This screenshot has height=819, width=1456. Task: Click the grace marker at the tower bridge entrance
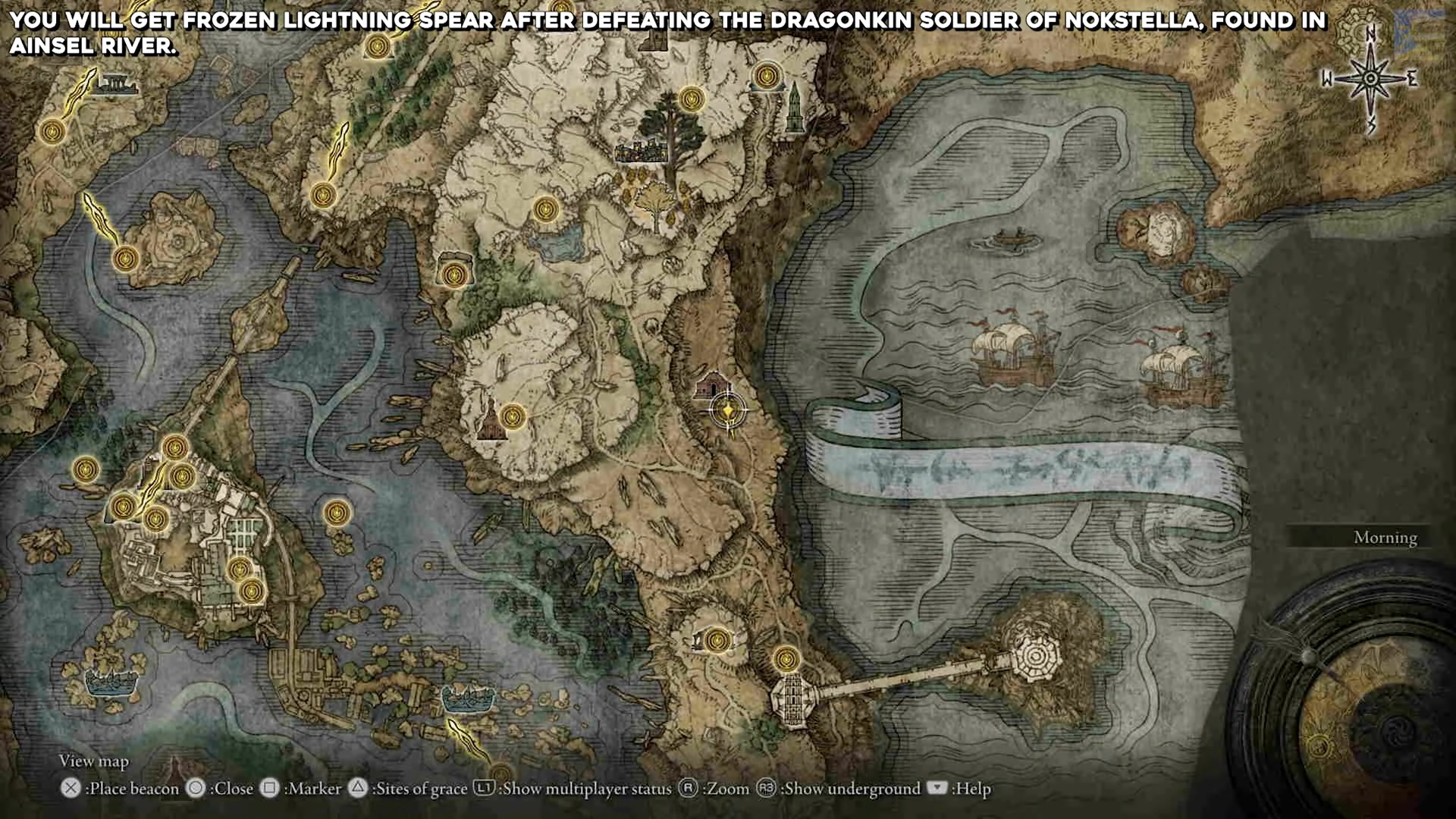786,658
